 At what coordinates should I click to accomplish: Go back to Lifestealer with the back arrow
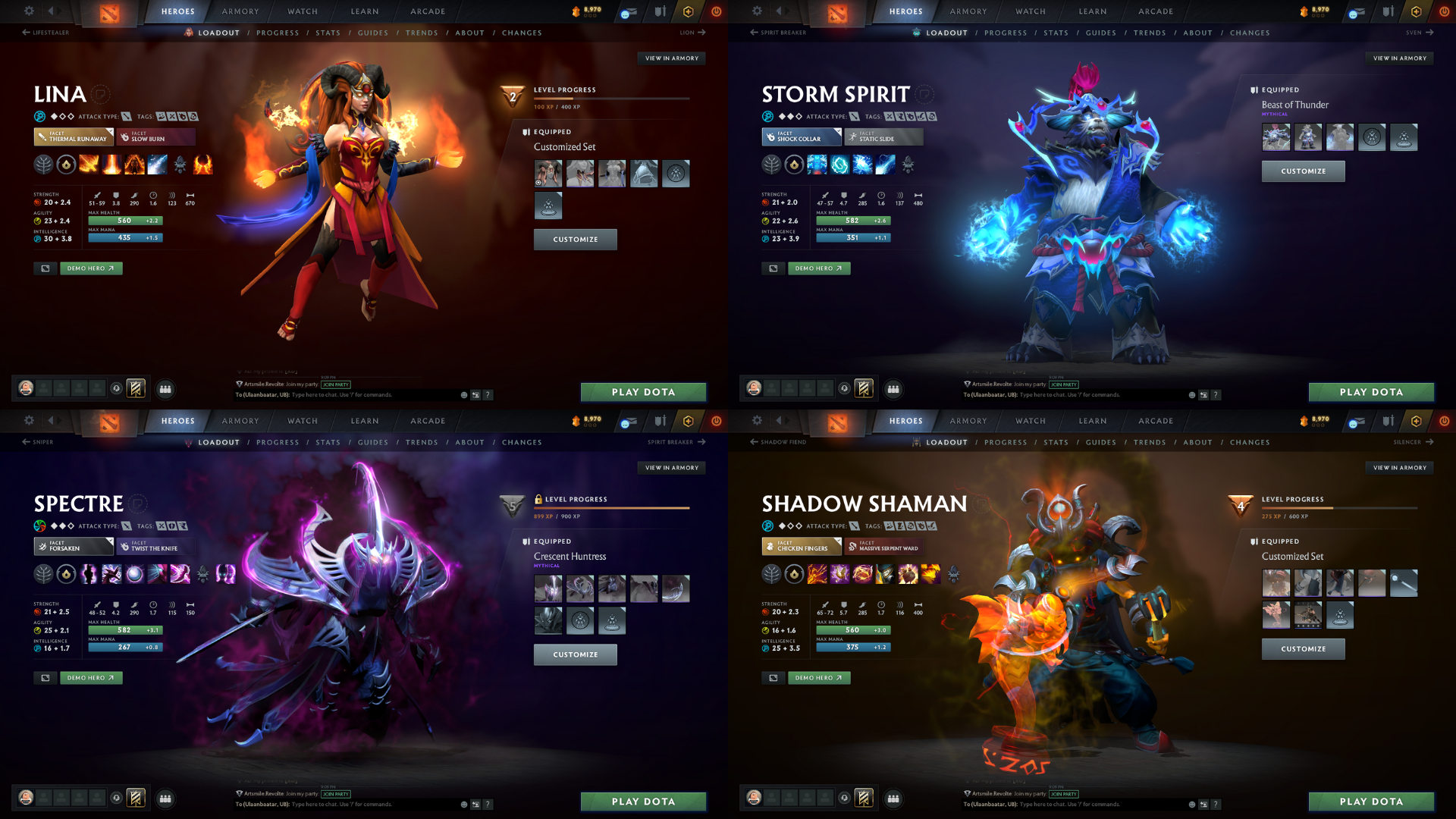[47, 33]
